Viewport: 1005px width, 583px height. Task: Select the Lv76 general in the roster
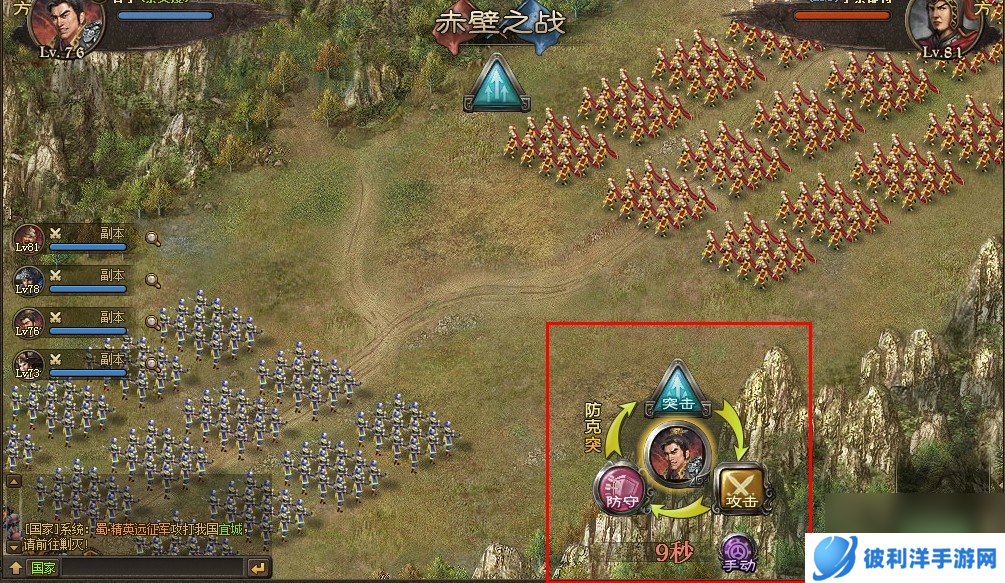click(28, 323)
